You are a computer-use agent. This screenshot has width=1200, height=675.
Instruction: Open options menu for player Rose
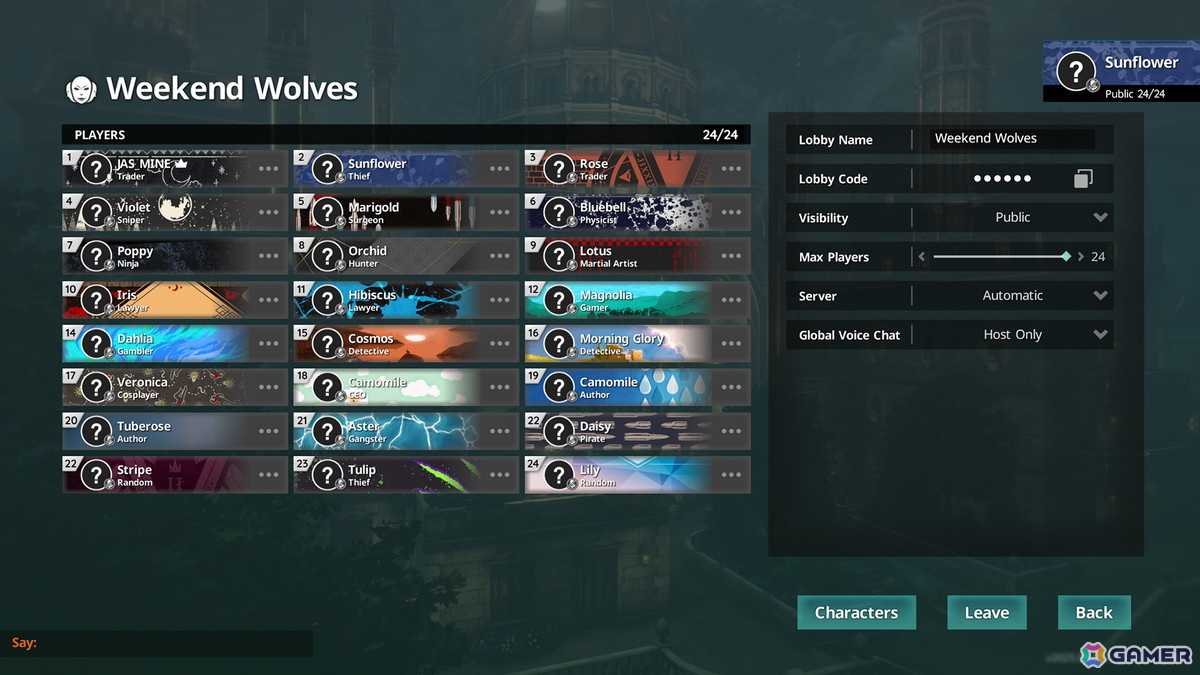tap(731, 169)
